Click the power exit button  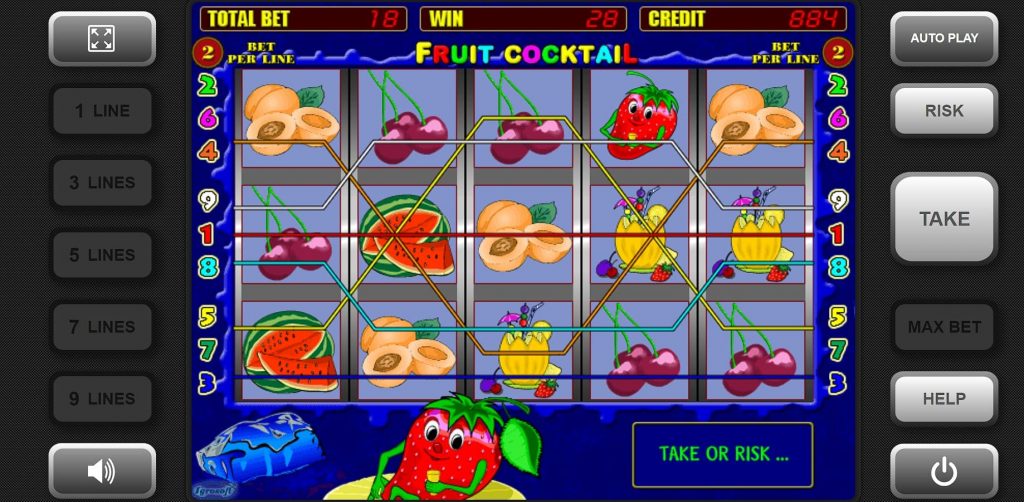(944, 470)
